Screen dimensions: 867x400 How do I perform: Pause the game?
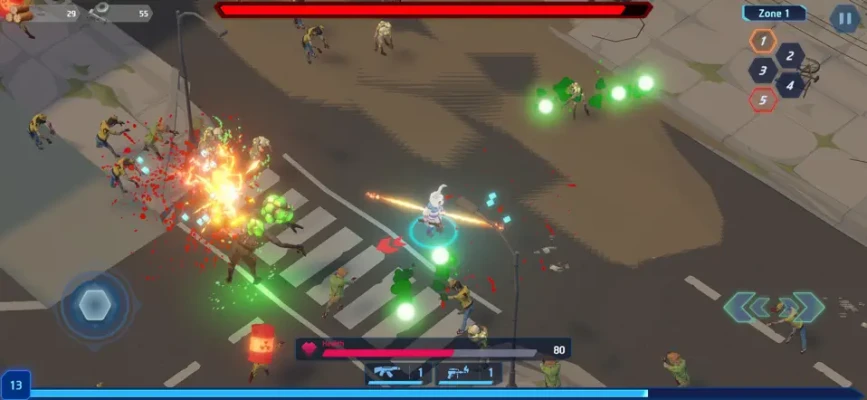pos(844,17)
